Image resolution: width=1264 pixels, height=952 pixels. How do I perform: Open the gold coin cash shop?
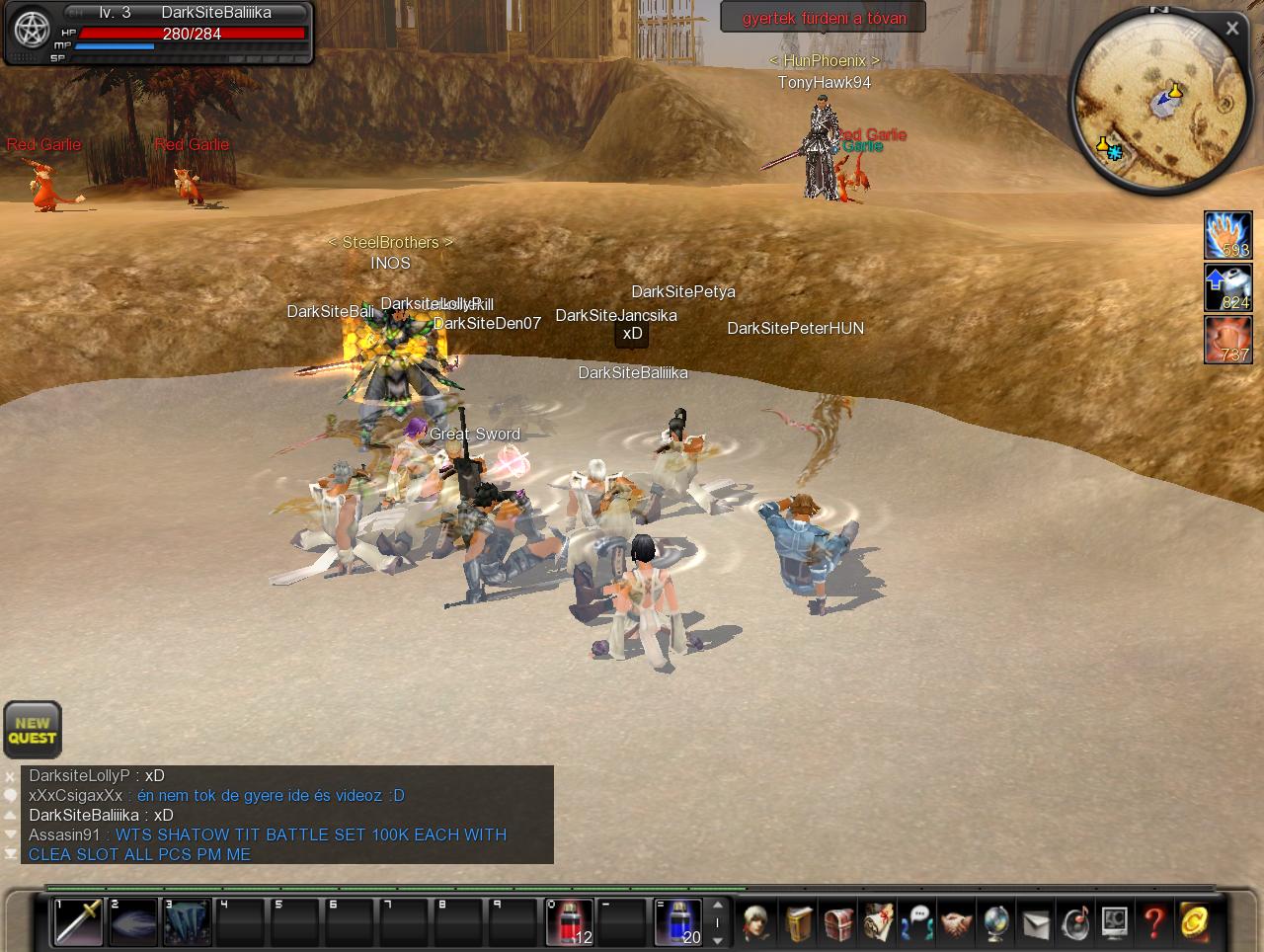(1194, 923)
